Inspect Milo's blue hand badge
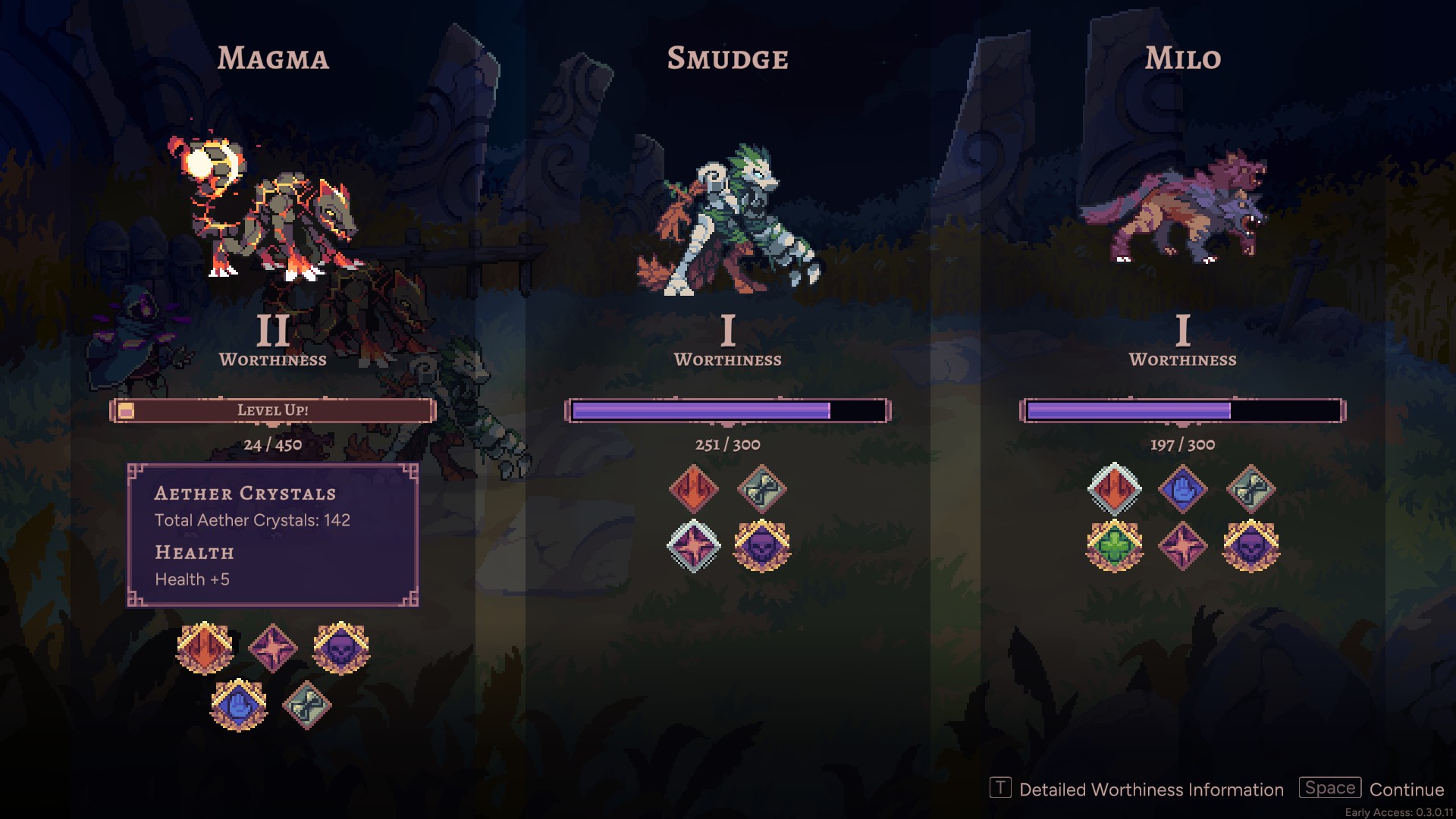 tap(1183, 489)
